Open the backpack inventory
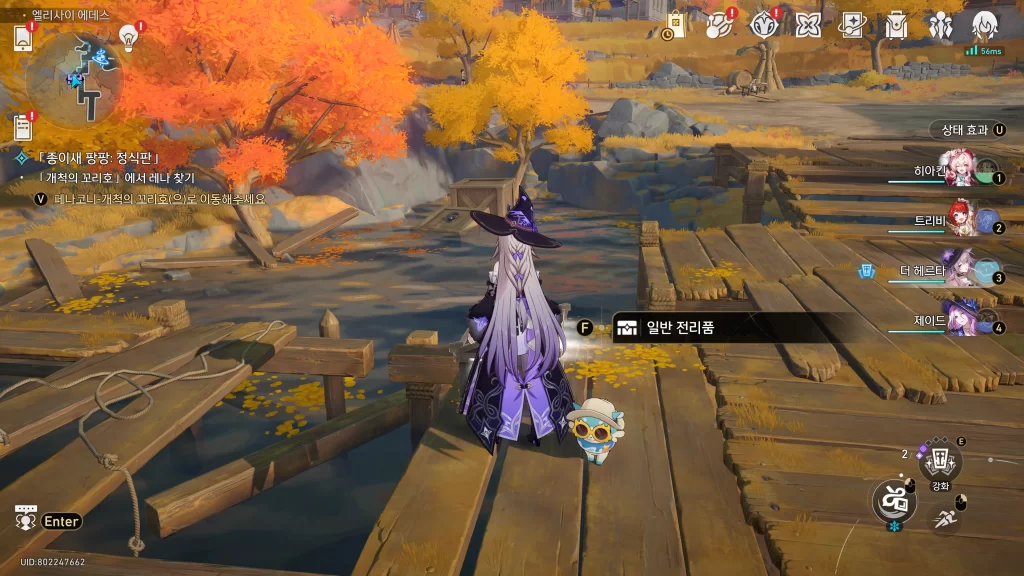1024x576 pixels. [896, 24]
